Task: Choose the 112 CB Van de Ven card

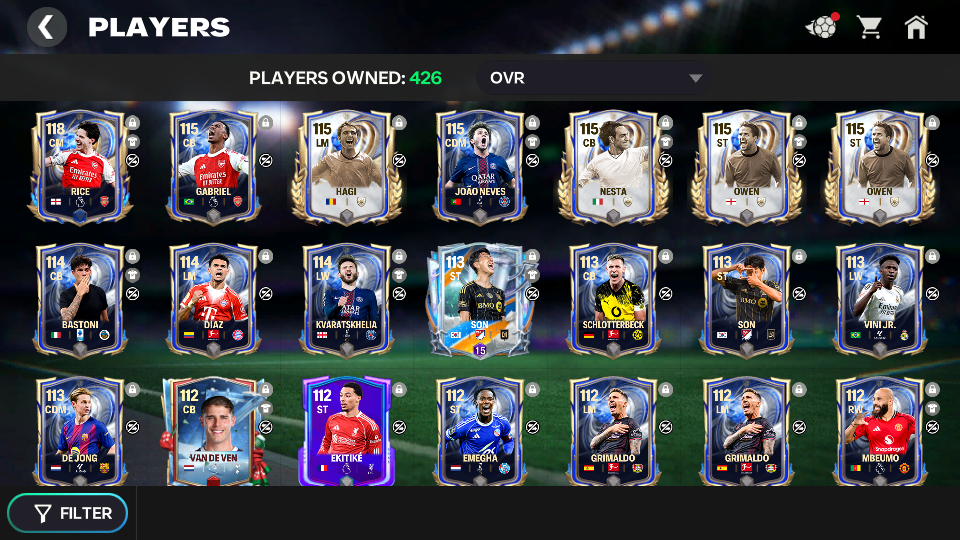Action: coord(213,430)
